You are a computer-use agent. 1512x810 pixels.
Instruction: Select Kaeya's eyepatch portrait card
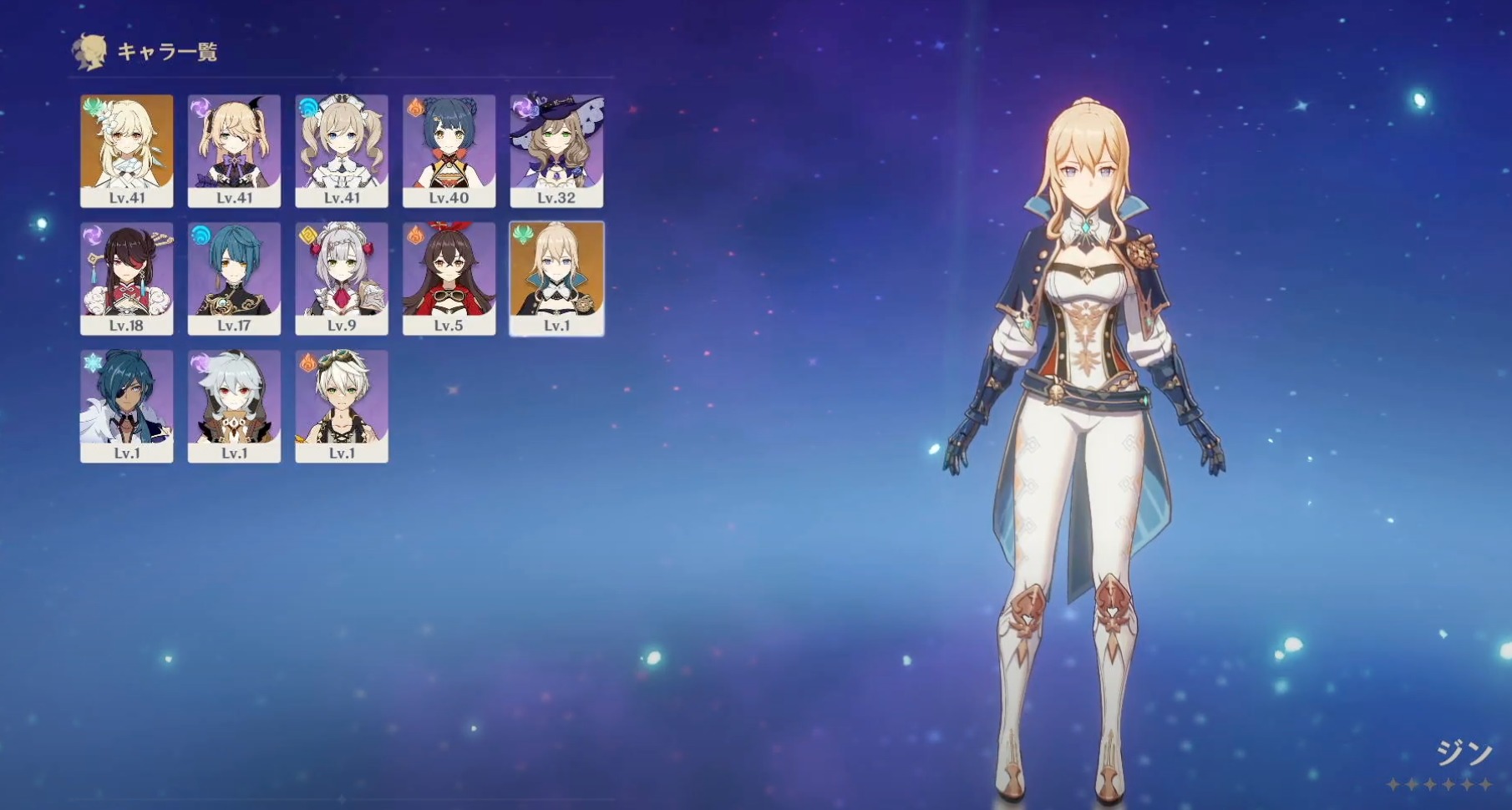(x=127, y=406)
